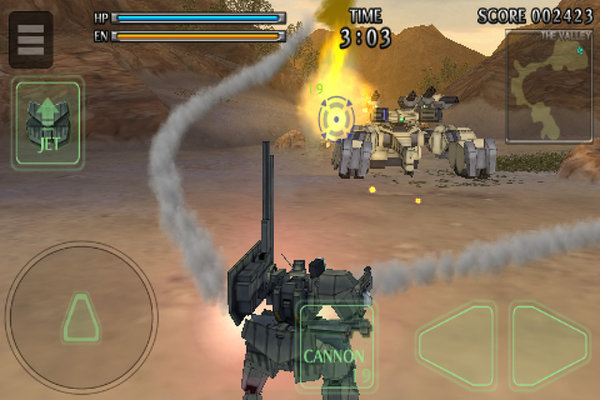
Task: Activate the JET boost button
Action: click(x=47, y=124)
